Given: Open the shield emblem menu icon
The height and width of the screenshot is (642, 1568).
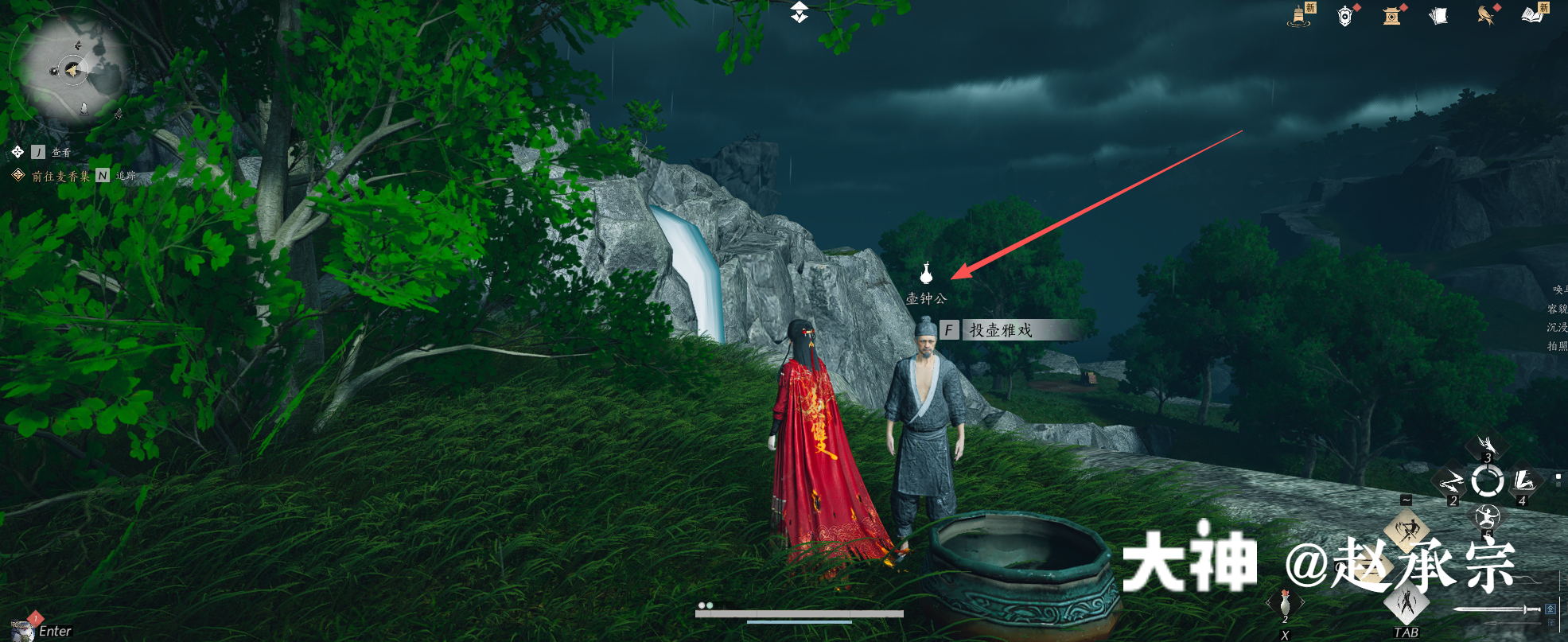Looking at the screenshot, I should (1345, 16).
